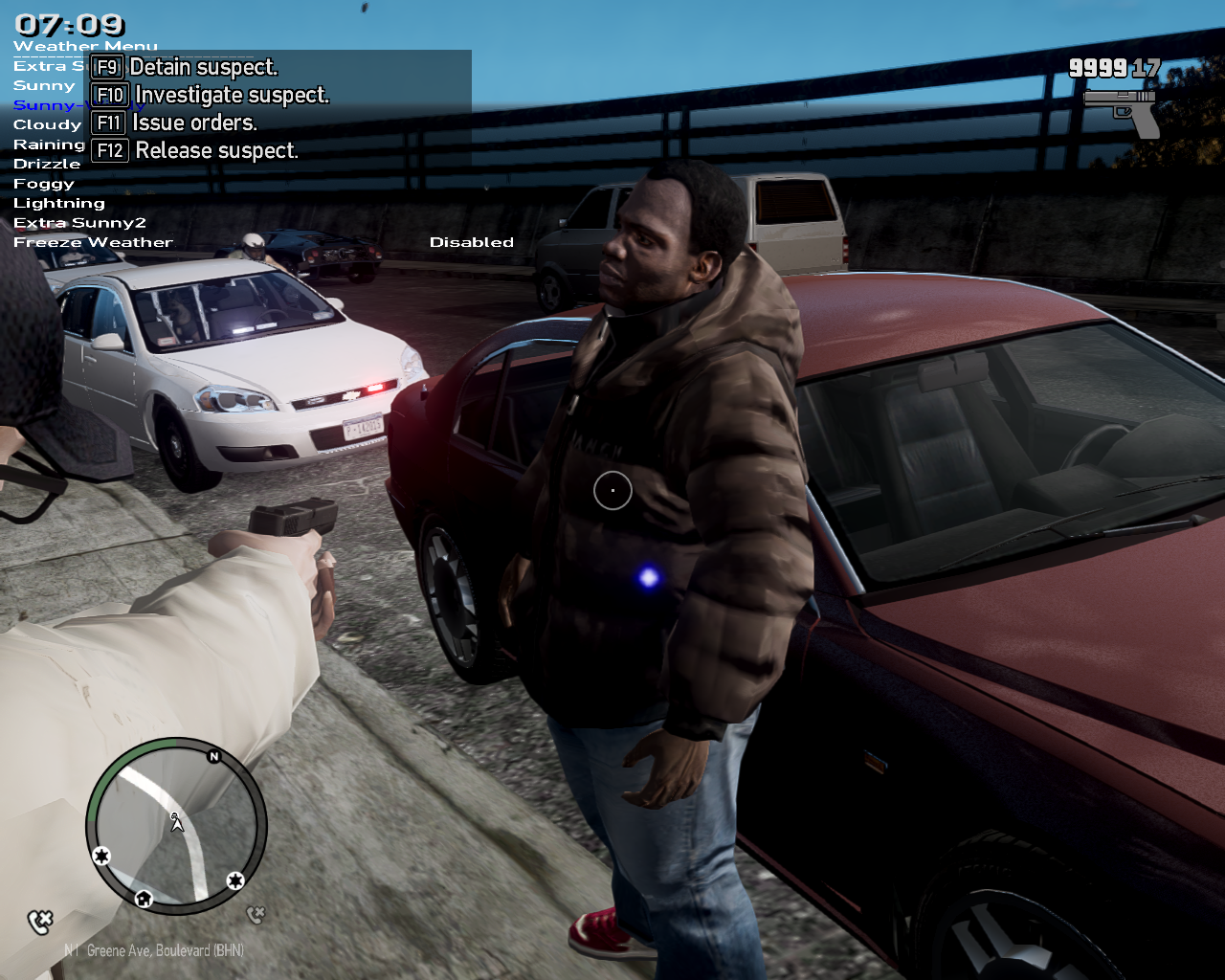Click the circular minimap radar
Screen dimensions: 1225x980
[x=176, y=824]
